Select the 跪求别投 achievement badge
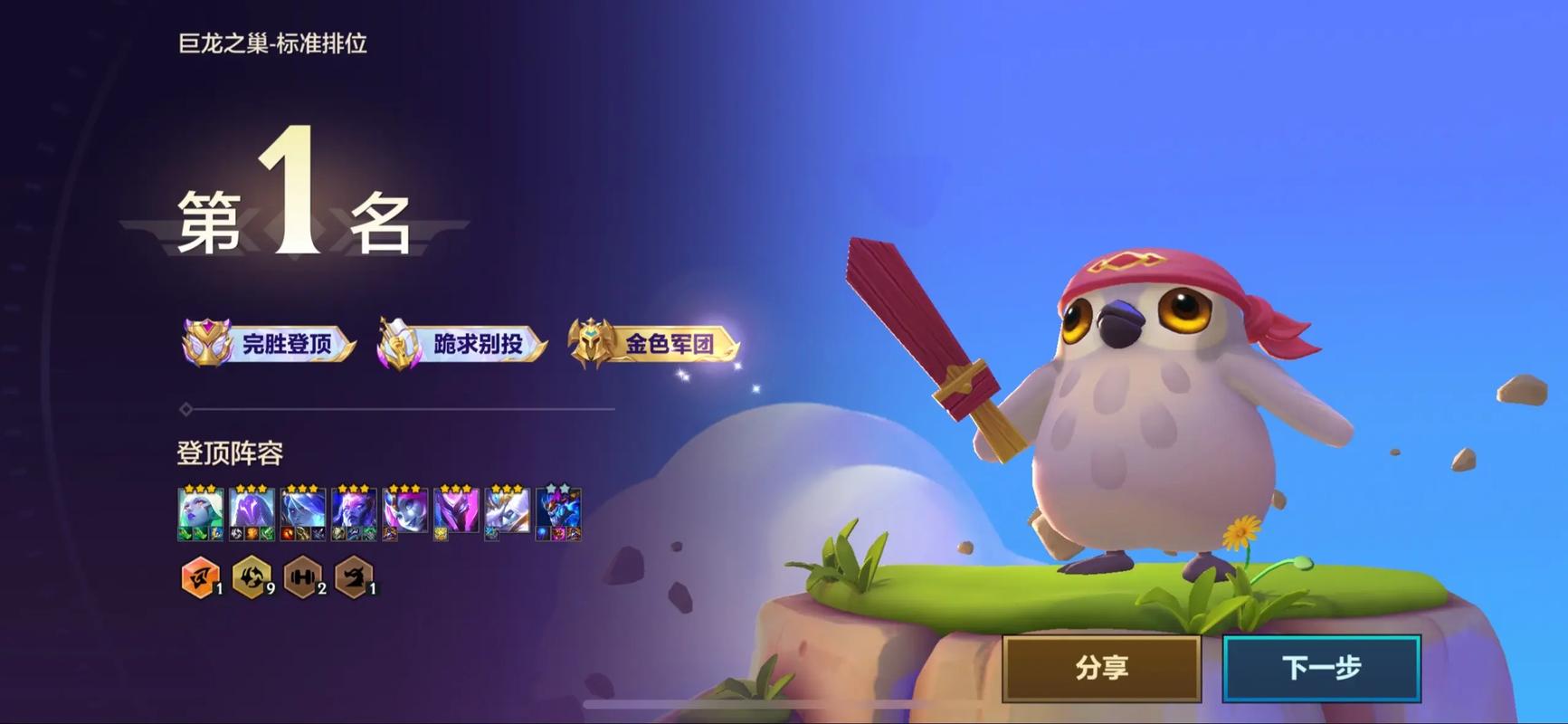This screenshot has width=1568, height=724. tap(461, 344)
